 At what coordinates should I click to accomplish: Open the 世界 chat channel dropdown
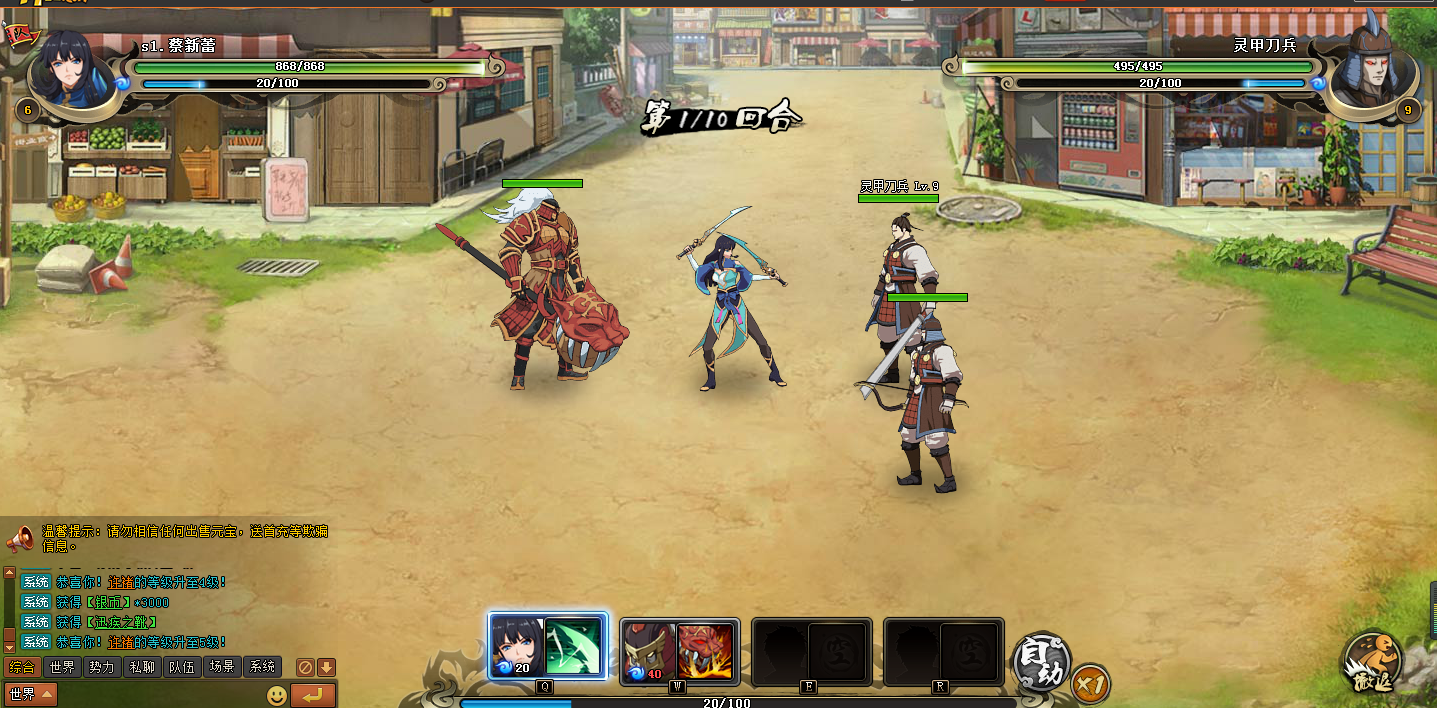31,694
